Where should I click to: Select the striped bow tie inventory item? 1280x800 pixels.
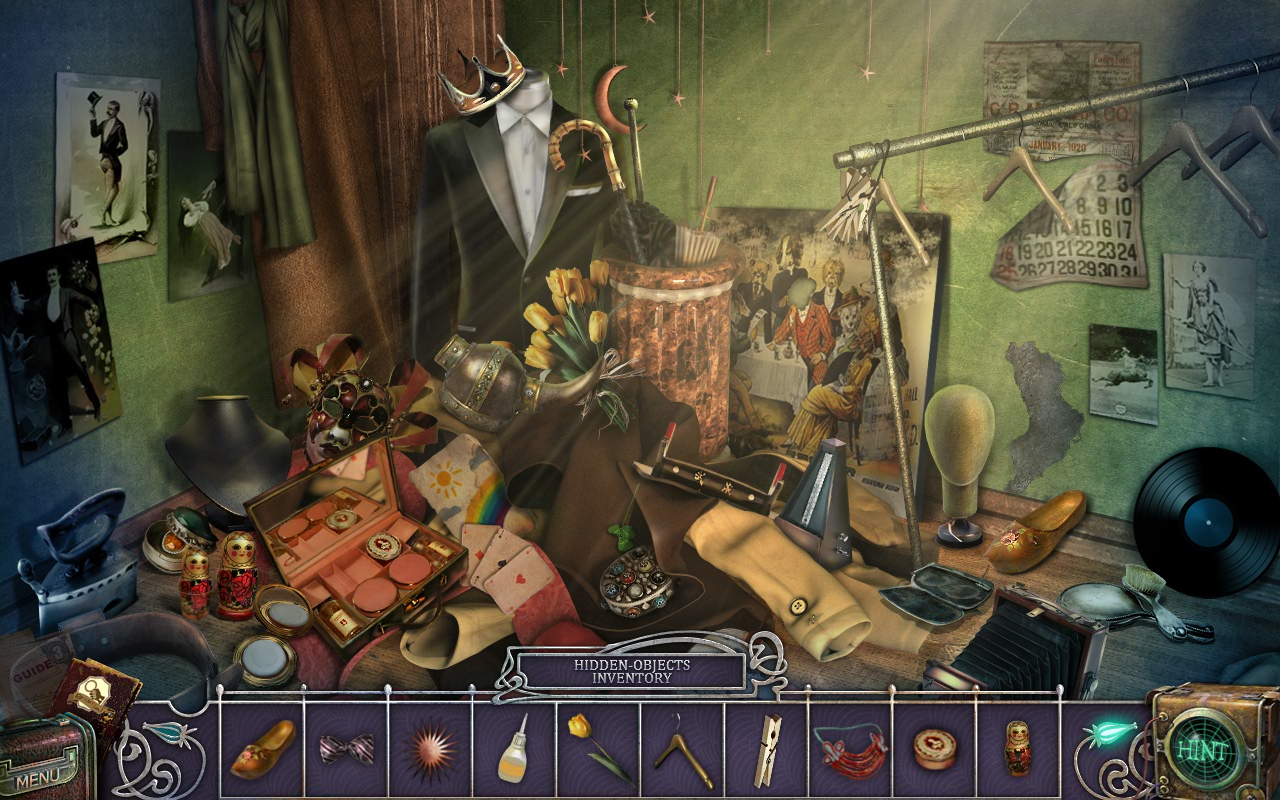tap(345, 749)
